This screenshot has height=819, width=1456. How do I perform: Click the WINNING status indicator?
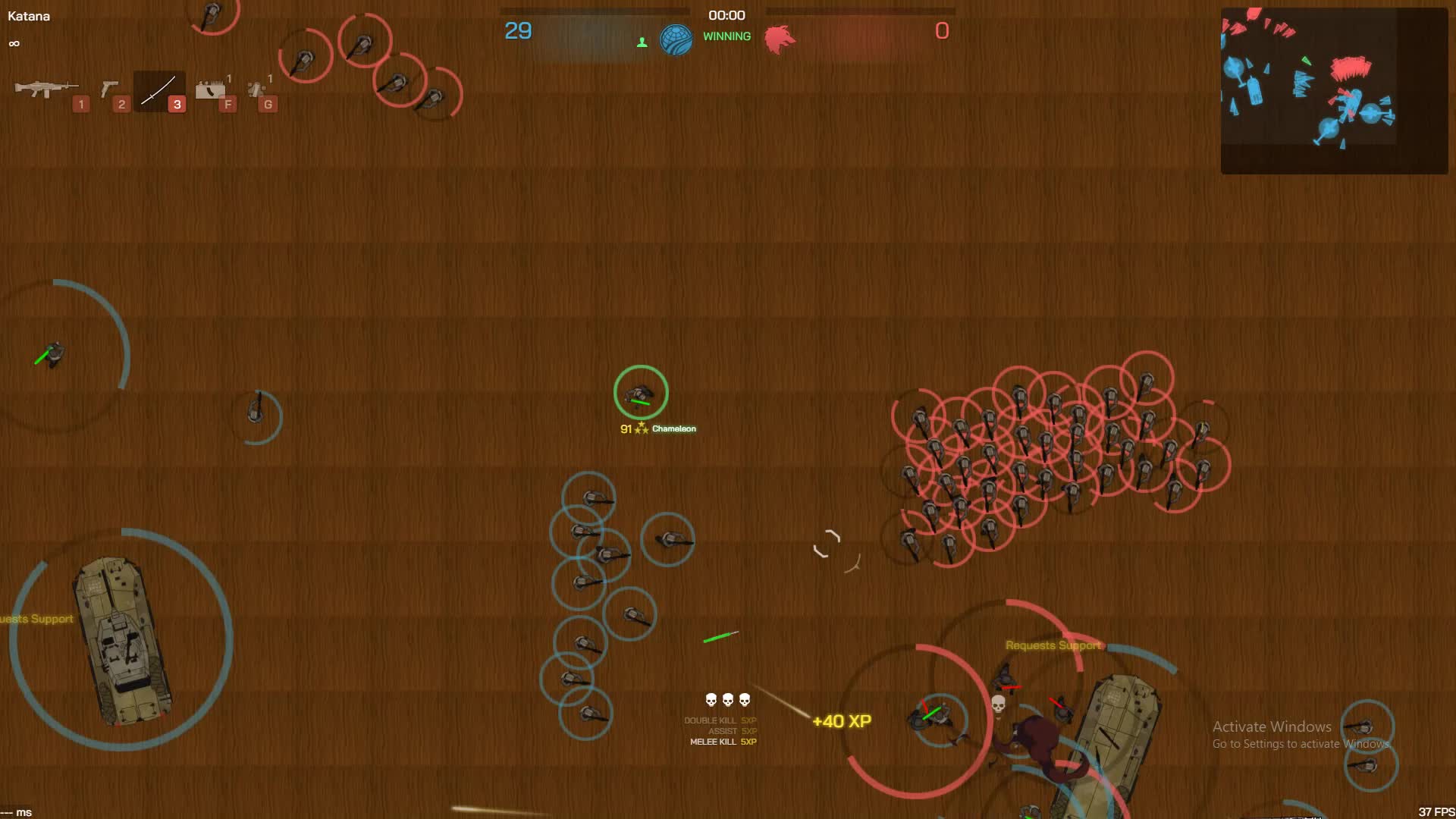tap(726, 36)
